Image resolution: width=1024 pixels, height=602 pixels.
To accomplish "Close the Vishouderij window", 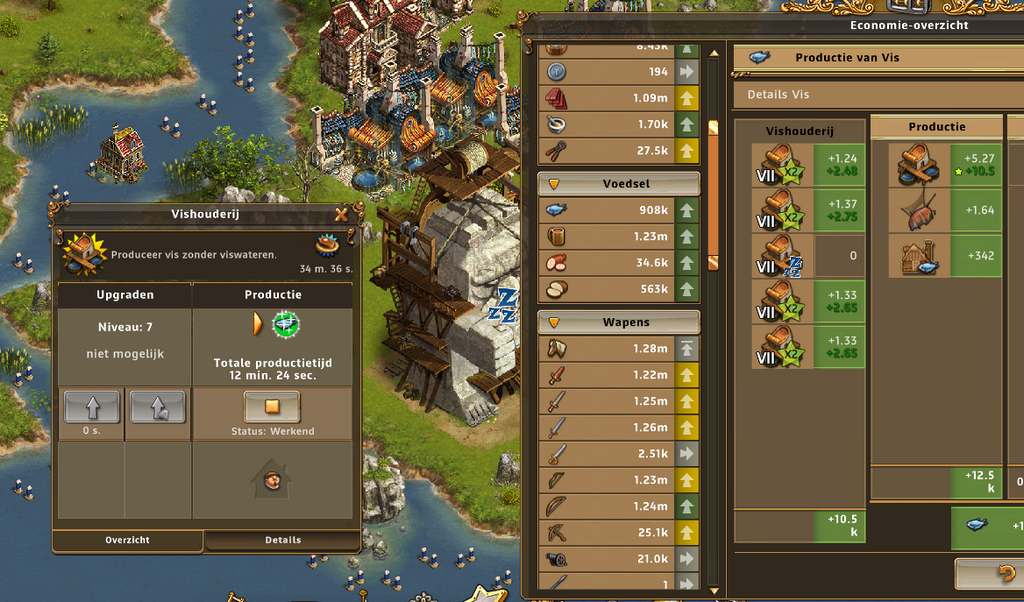I will [x=342, y=214].
